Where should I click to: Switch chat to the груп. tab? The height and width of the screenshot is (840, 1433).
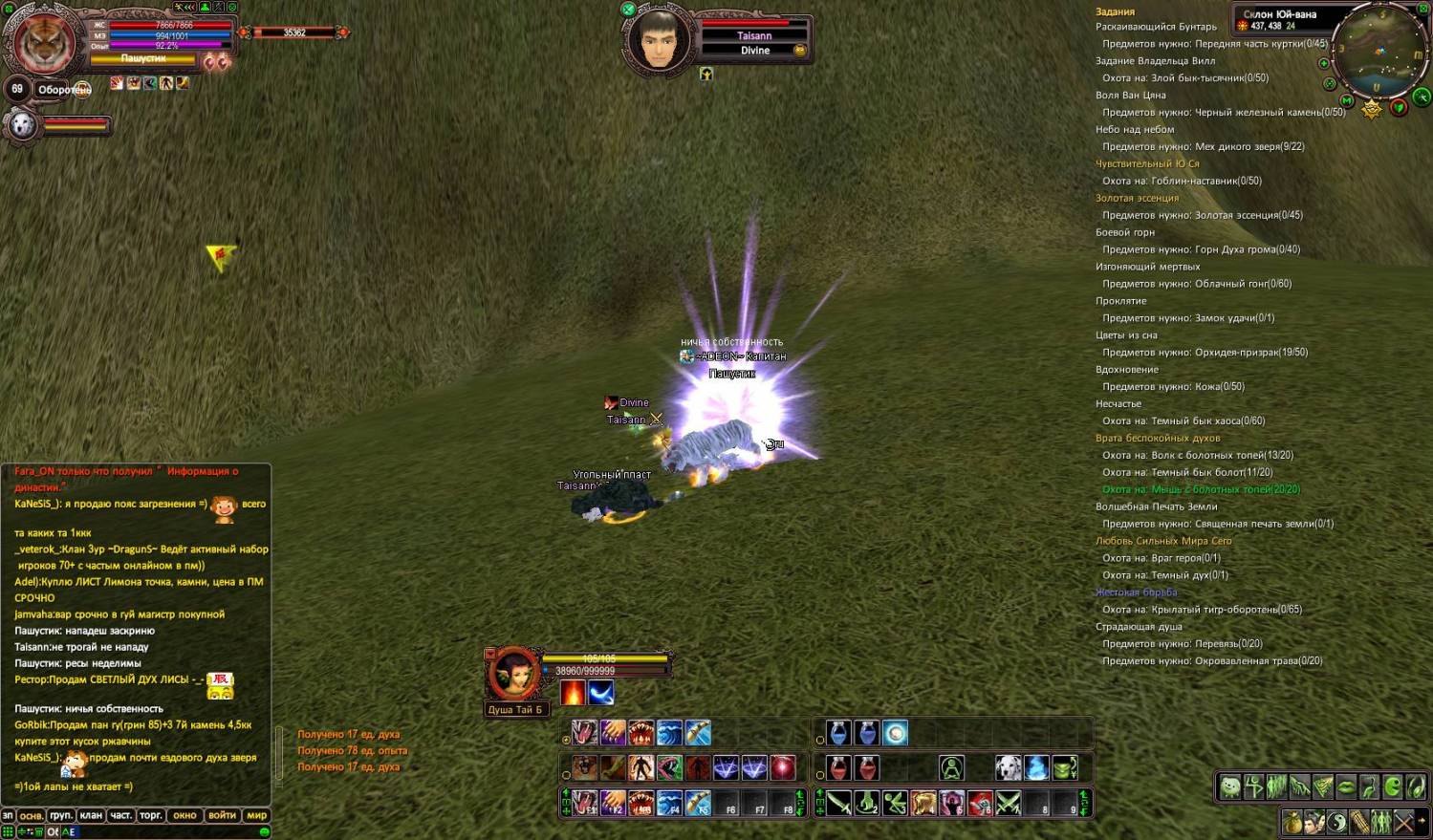[x=61, y=815]
